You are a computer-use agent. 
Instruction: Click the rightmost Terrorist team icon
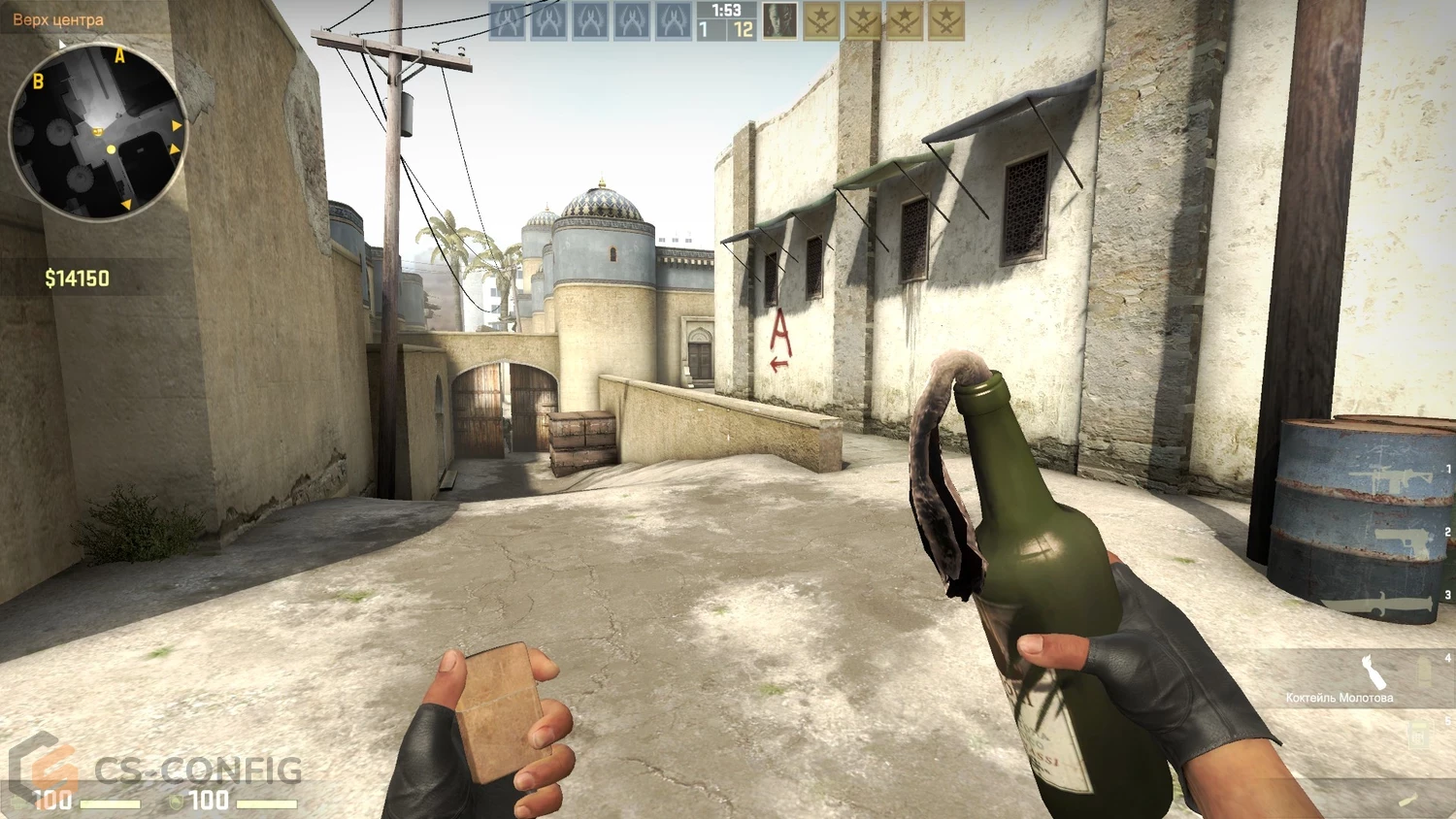(x=946, y=19)
